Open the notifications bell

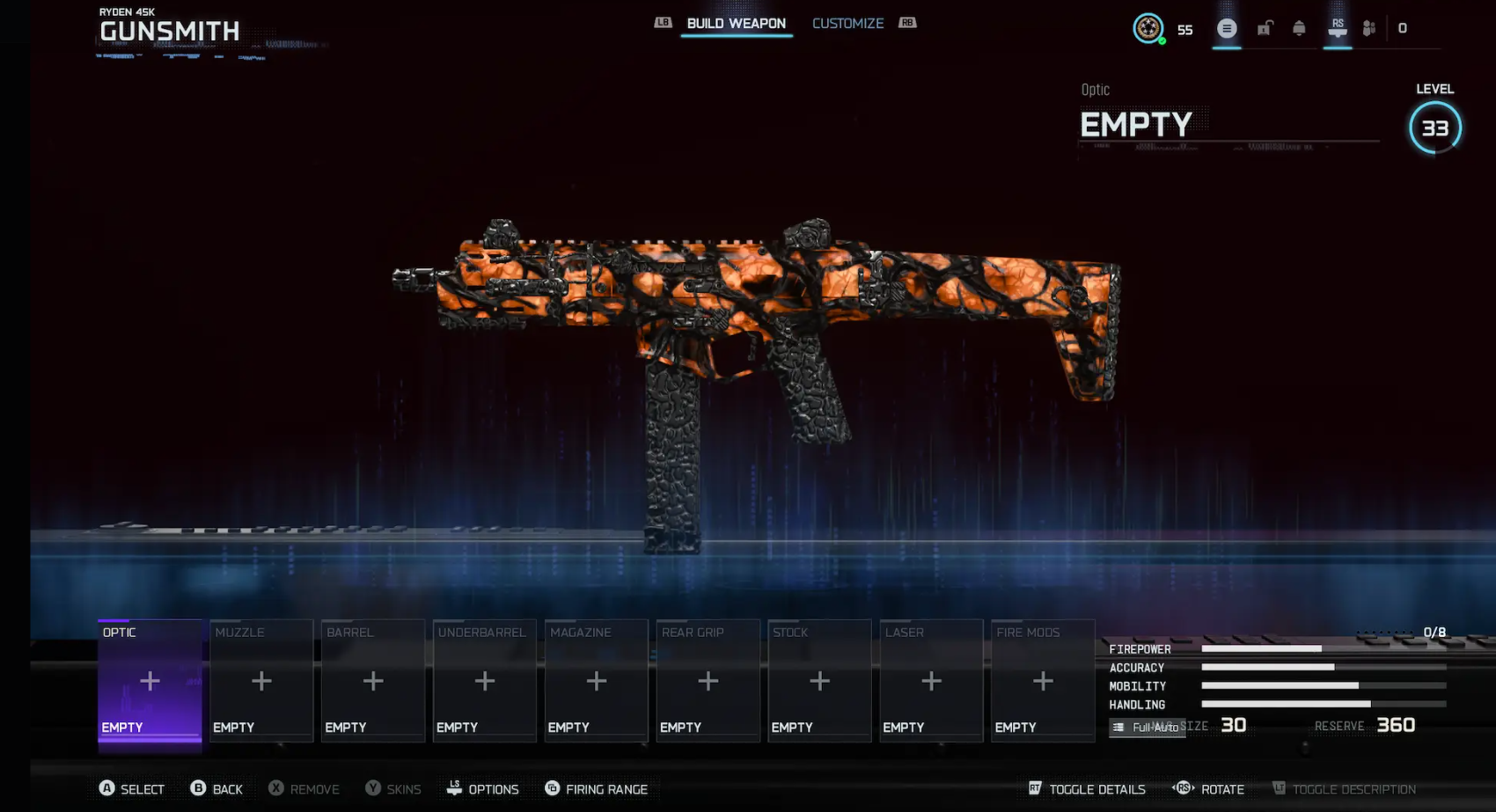pos(1299,29)
